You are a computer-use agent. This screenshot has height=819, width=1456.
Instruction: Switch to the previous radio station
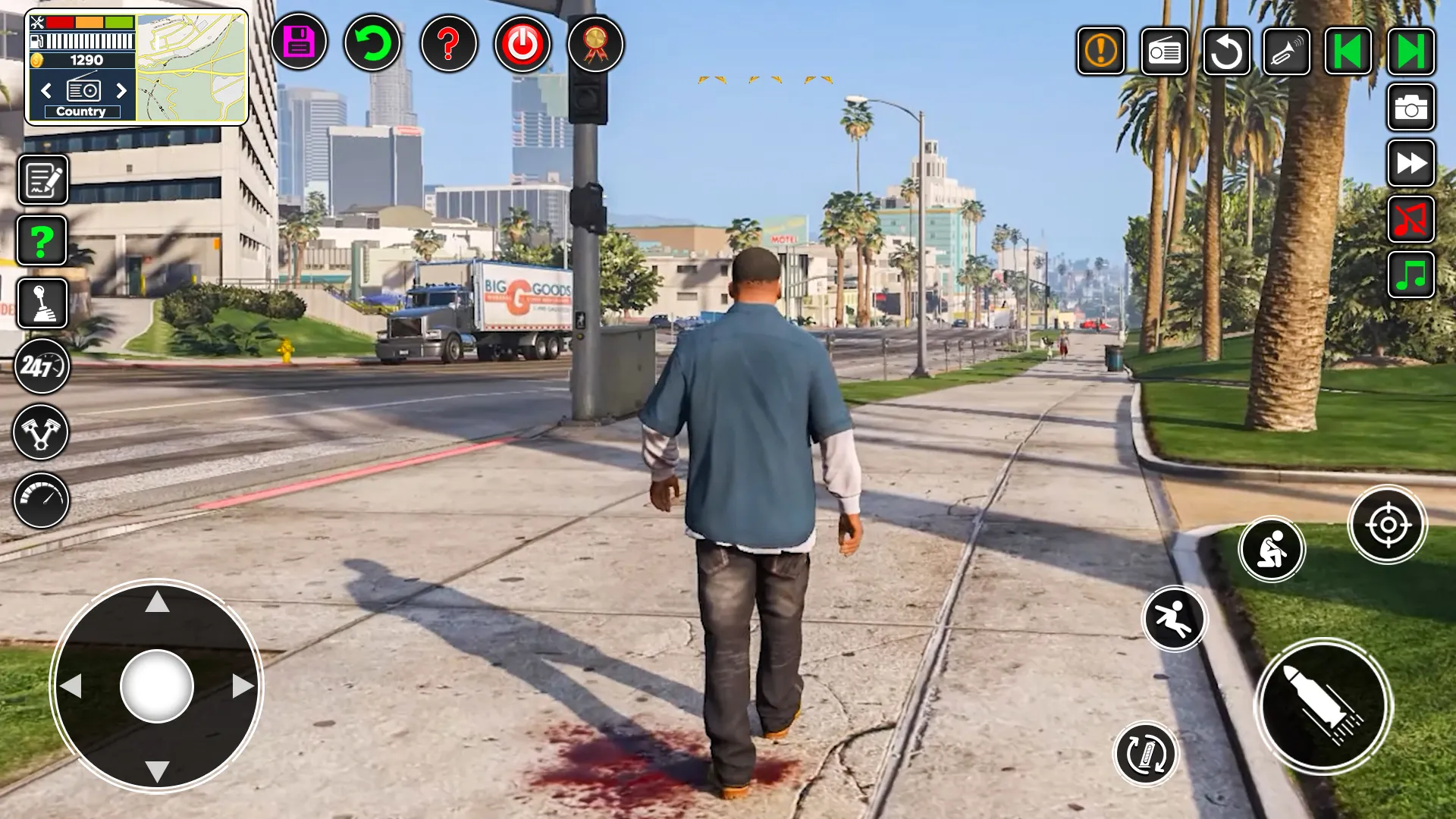[46, 91]
